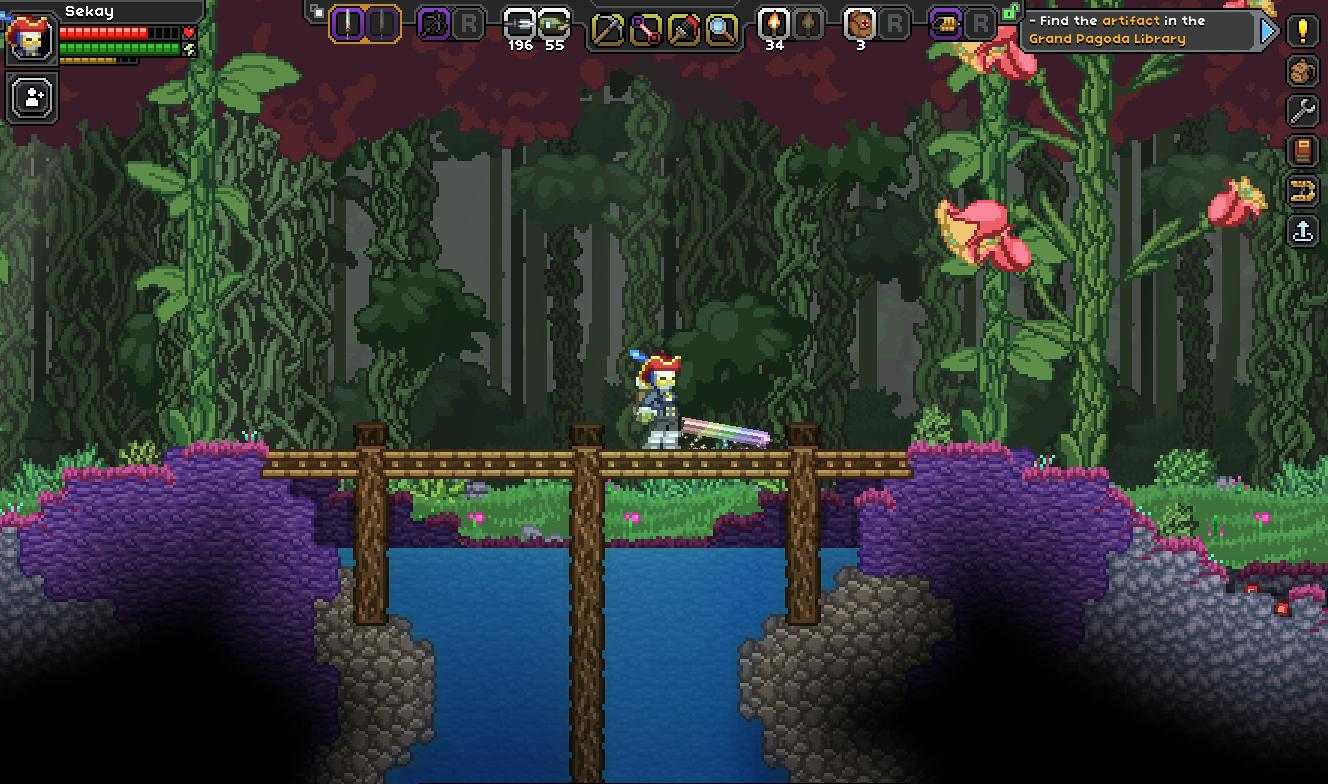Open the codex book
The width and height of the screenshot is (1328, 784).
1302,151
